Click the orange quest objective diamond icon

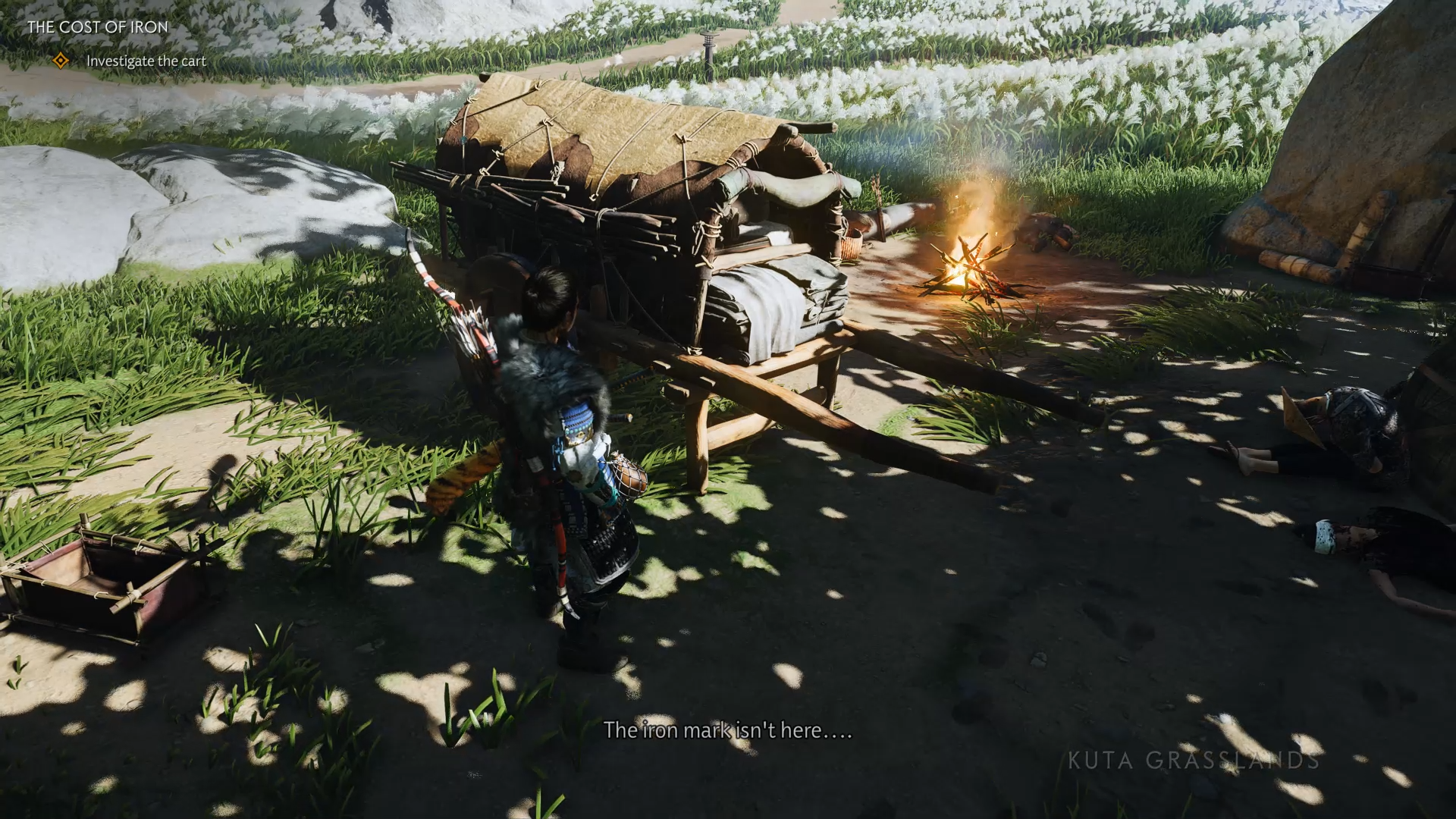coord(60,60)
